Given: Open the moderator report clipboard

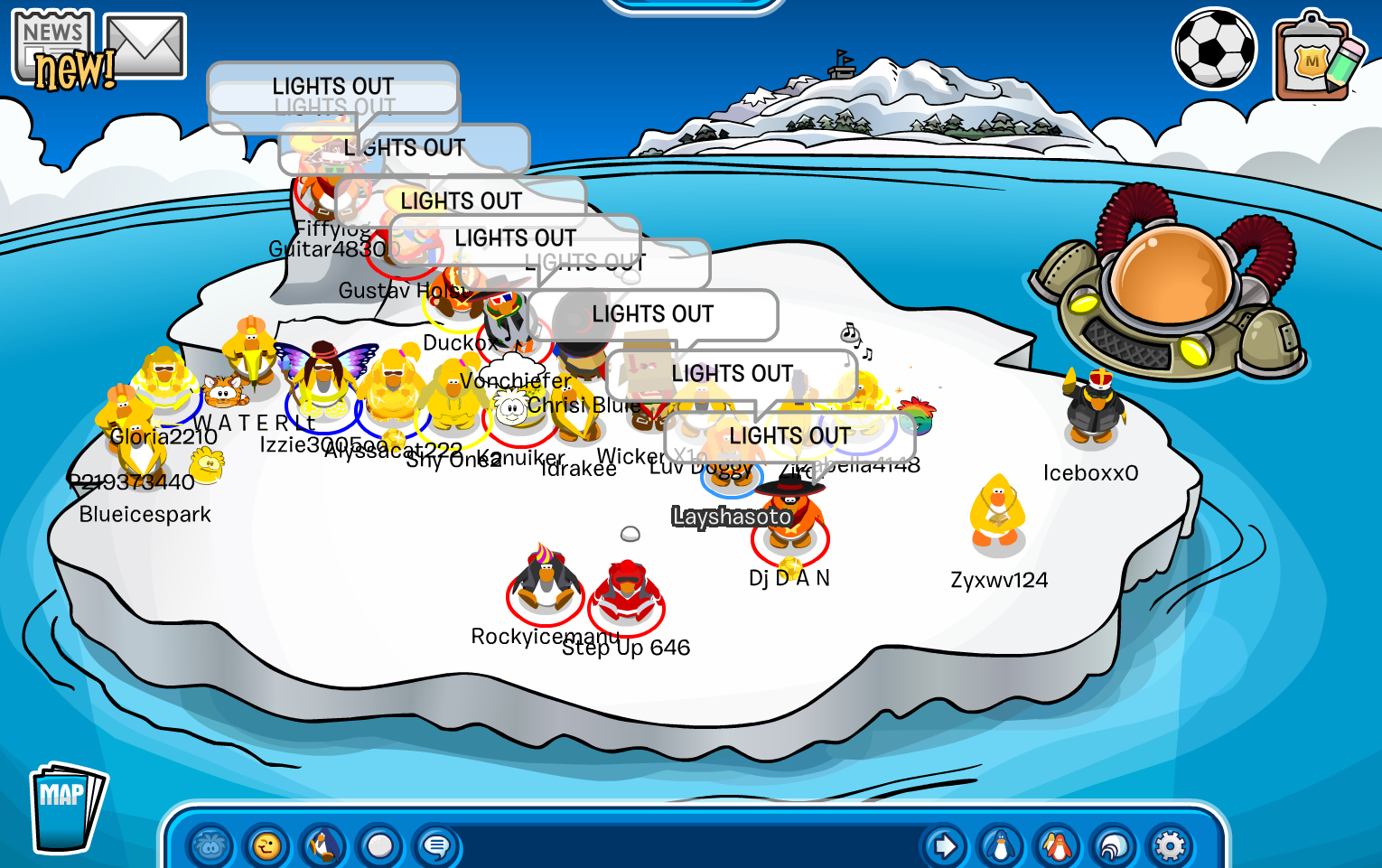Looking at the screenshot, I should click(x=1315, y=58).
